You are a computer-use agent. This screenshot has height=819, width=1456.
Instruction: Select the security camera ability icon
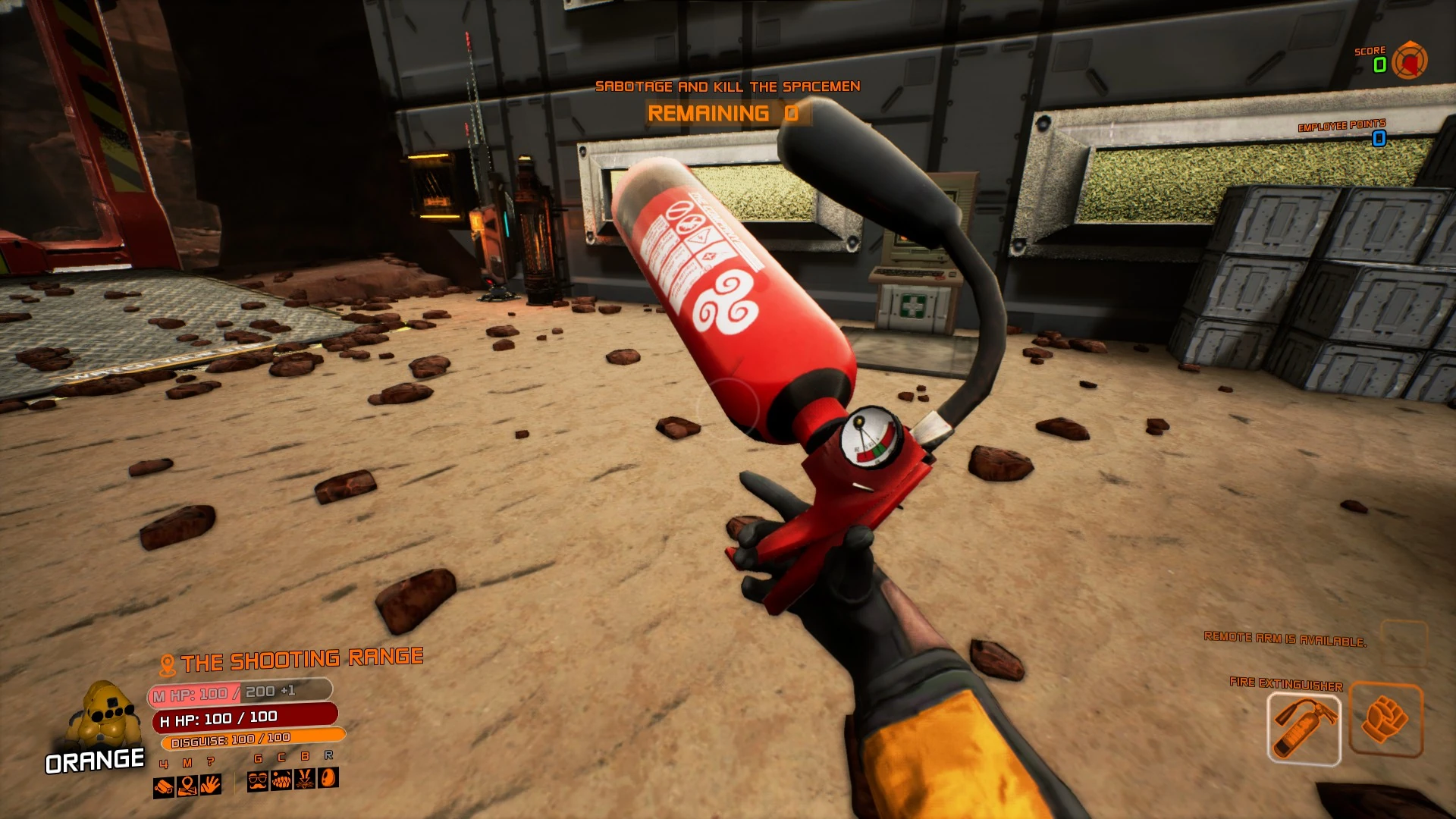point(163,786)
